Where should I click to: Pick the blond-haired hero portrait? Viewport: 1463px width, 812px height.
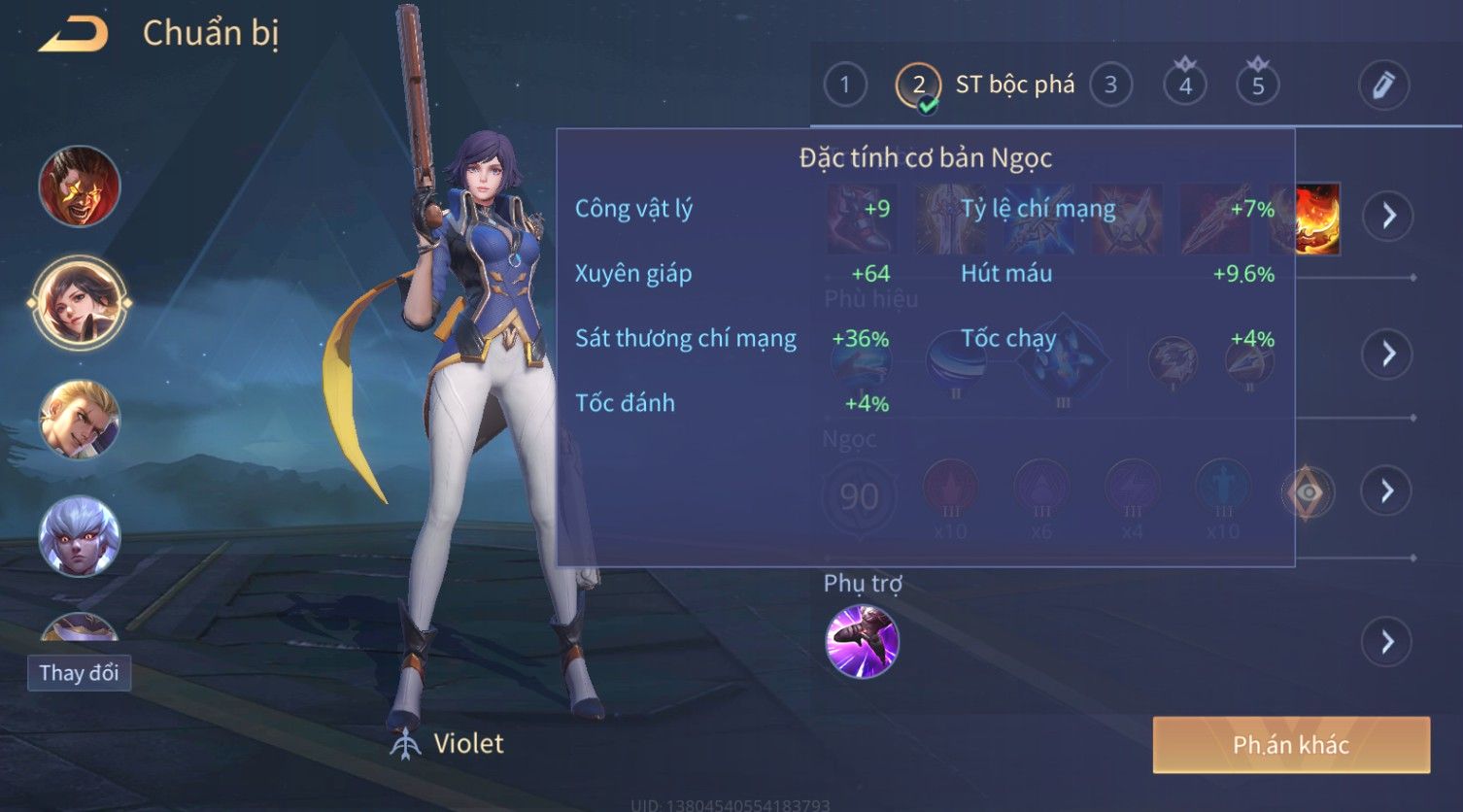point(80,420)
